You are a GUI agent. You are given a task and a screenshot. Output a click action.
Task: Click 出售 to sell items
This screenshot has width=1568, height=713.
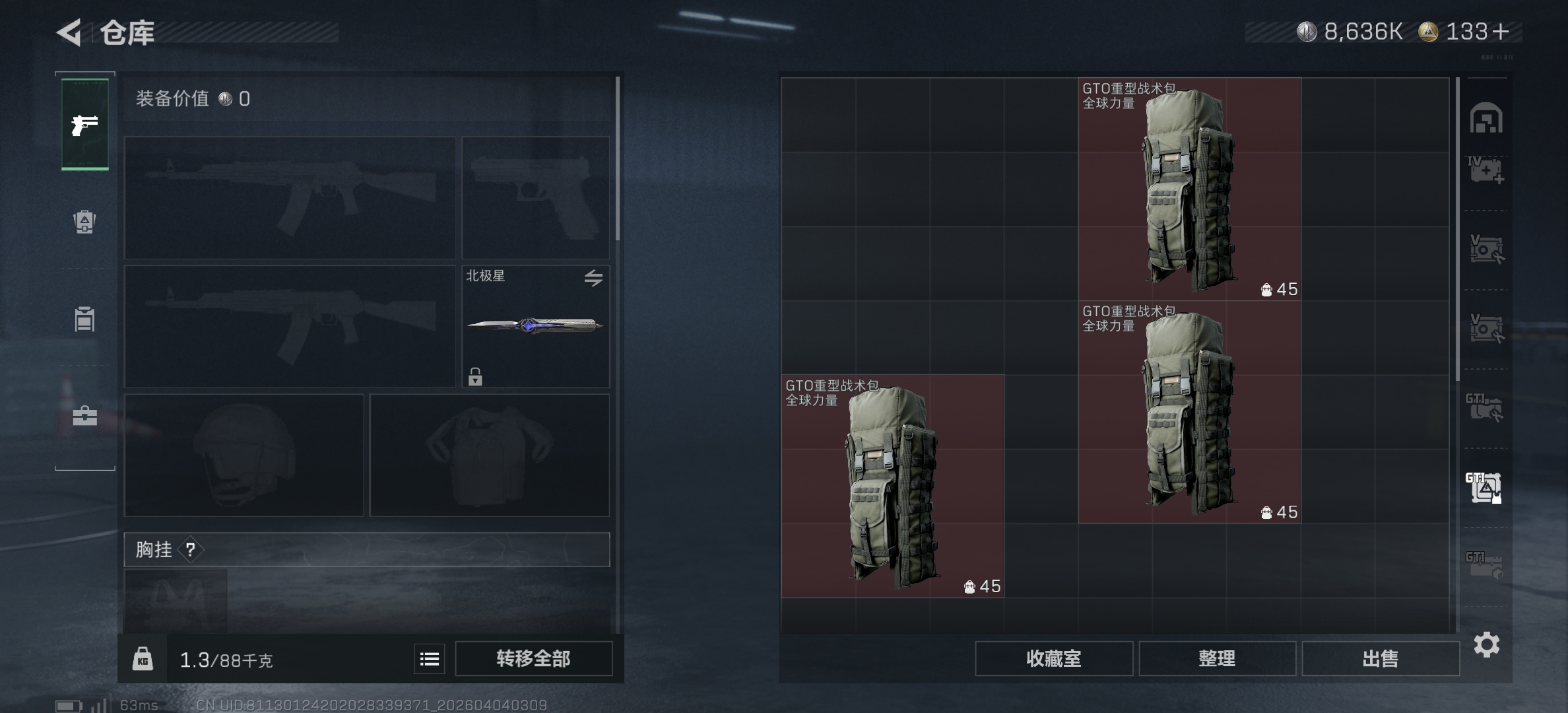click(x=1381, y=659)
